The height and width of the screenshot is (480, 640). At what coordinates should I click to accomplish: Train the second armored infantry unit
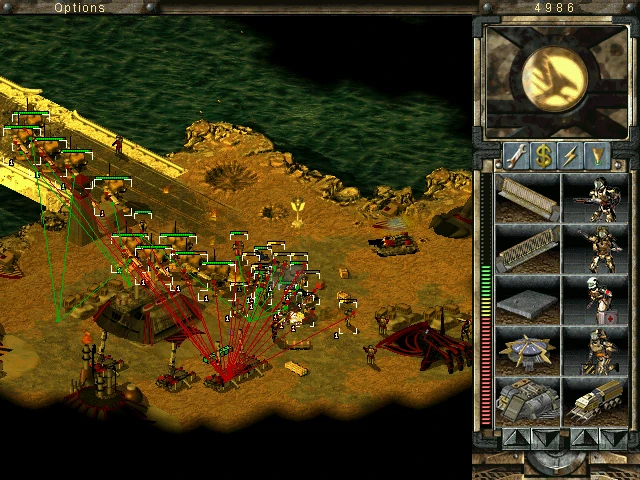[598, 249]
